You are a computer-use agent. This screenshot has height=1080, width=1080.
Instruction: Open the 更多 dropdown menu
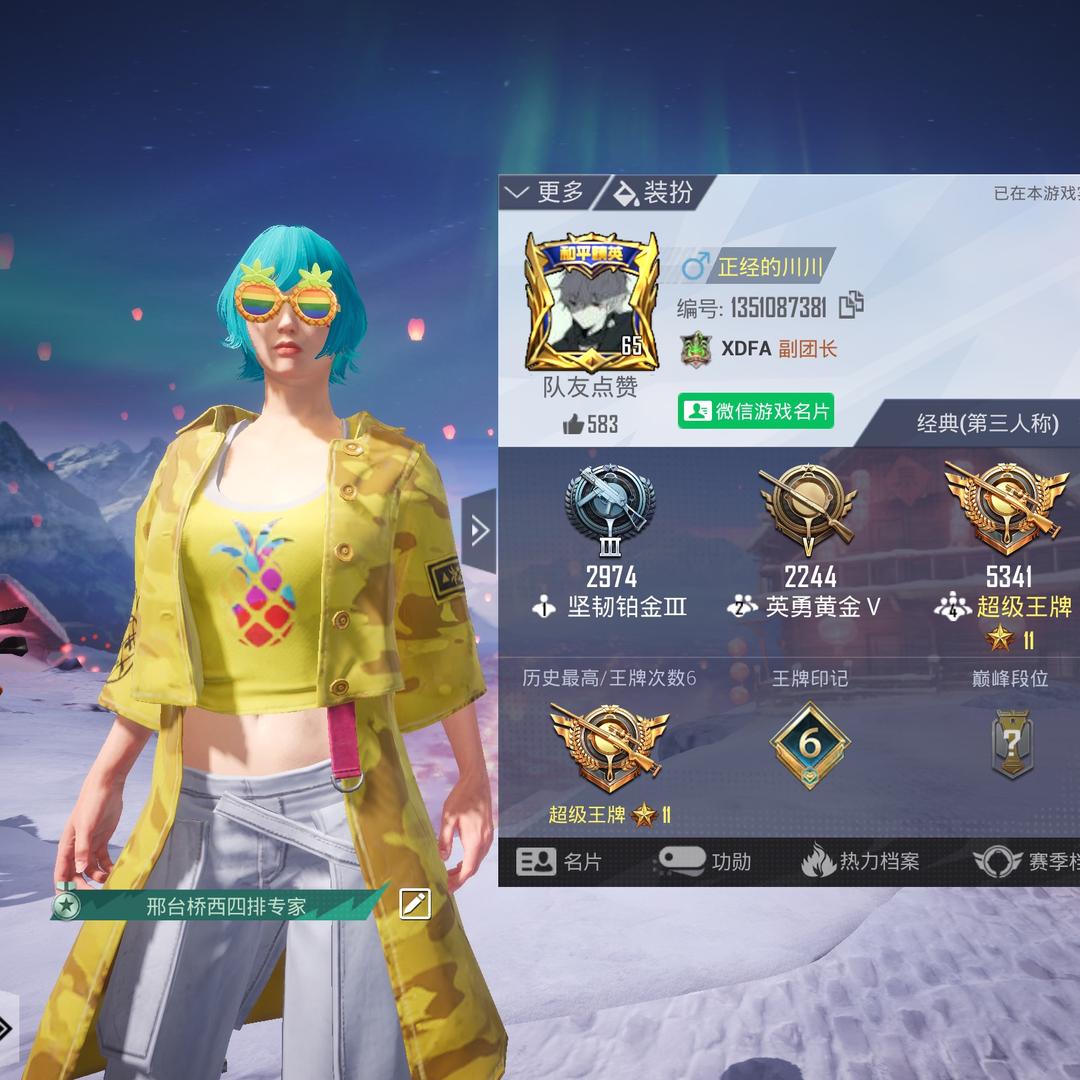coord(546,192)
